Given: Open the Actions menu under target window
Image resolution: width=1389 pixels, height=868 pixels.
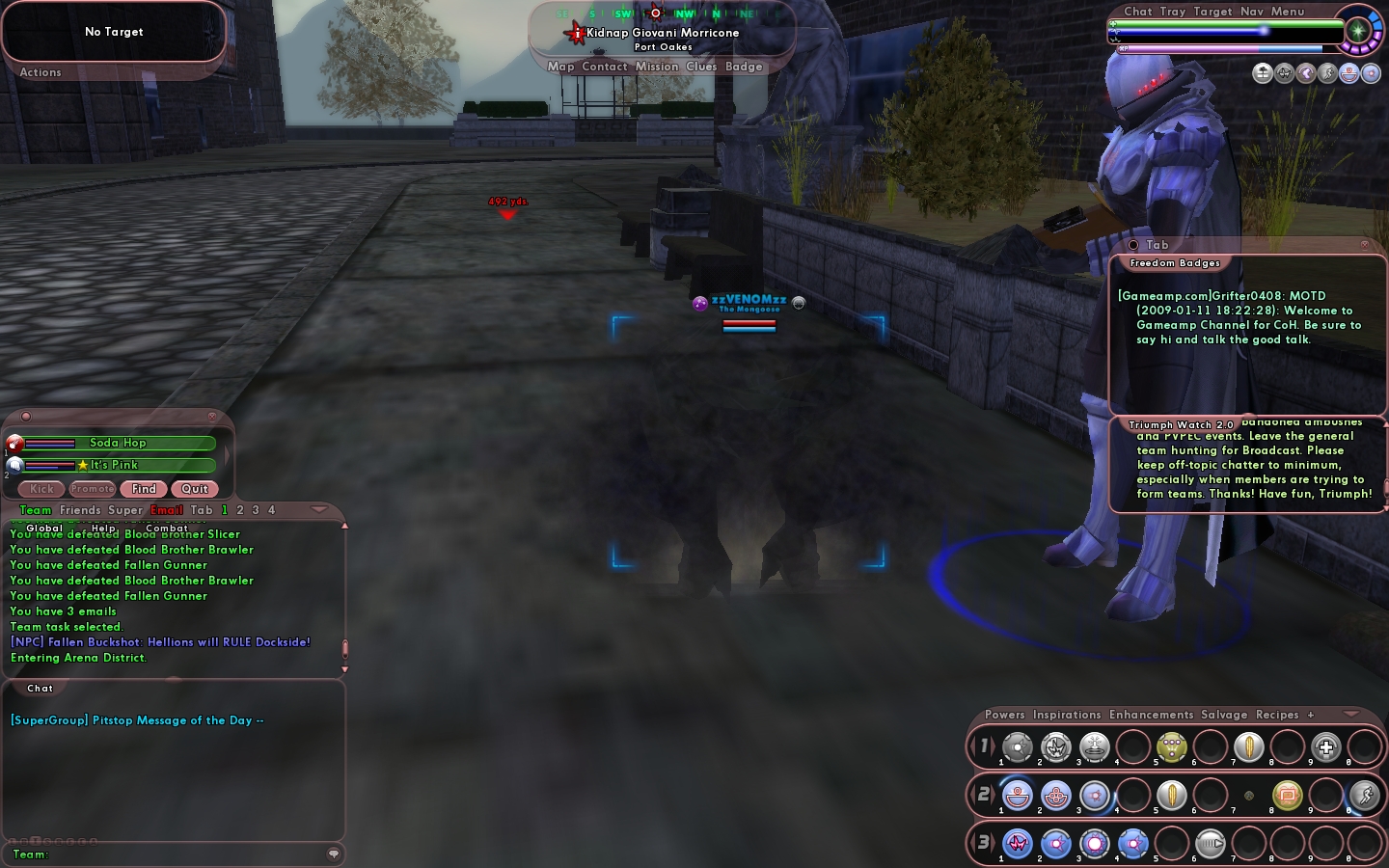Looking at the screenshot, I should click(x=41, y=72).
